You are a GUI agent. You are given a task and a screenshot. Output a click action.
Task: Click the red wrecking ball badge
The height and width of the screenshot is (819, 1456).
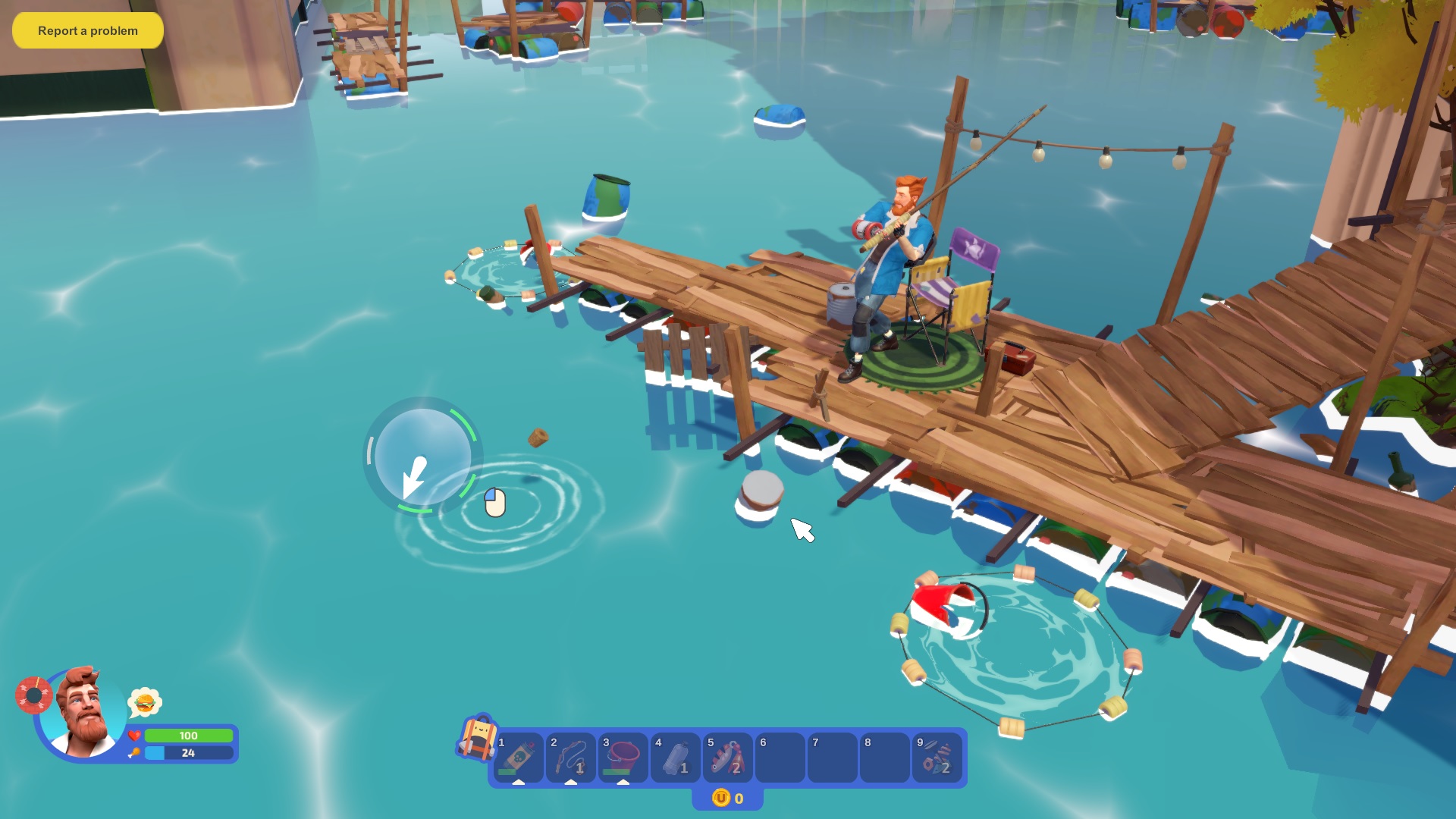tap(33, 695)
